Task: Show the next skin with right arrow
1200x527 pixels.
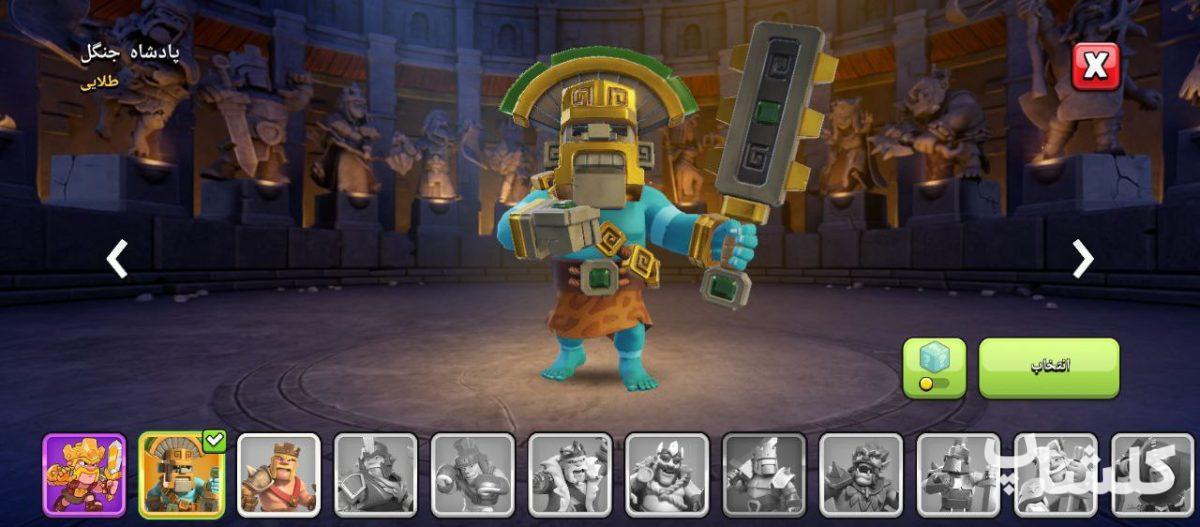Action: (1083, 259)
